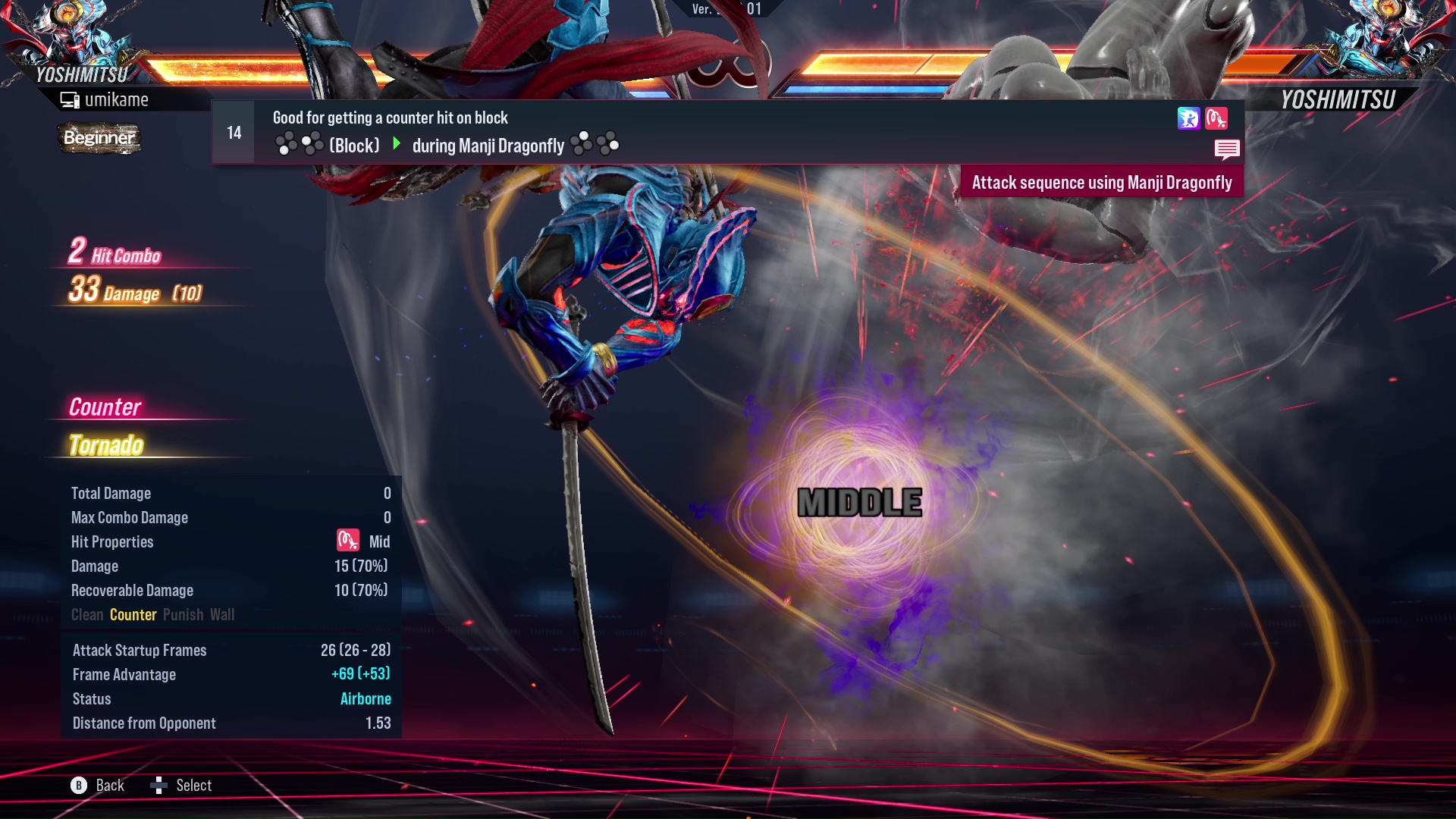
Task: Select the blue character property icon
Action: (x=1188, y=118)
